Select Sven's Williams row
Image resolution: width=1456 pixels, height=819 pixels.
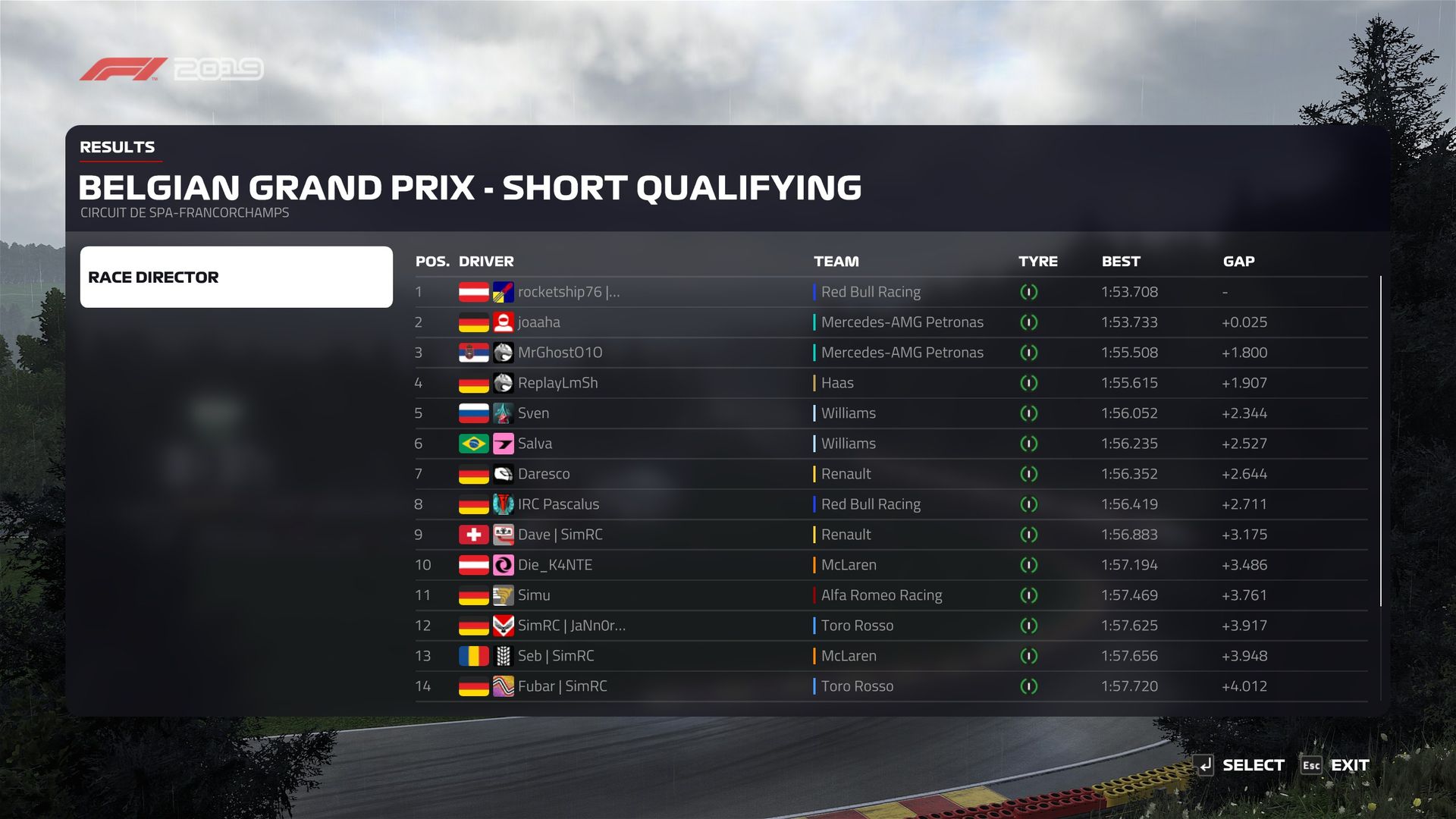pyautogui.click(x=534, y=413)
